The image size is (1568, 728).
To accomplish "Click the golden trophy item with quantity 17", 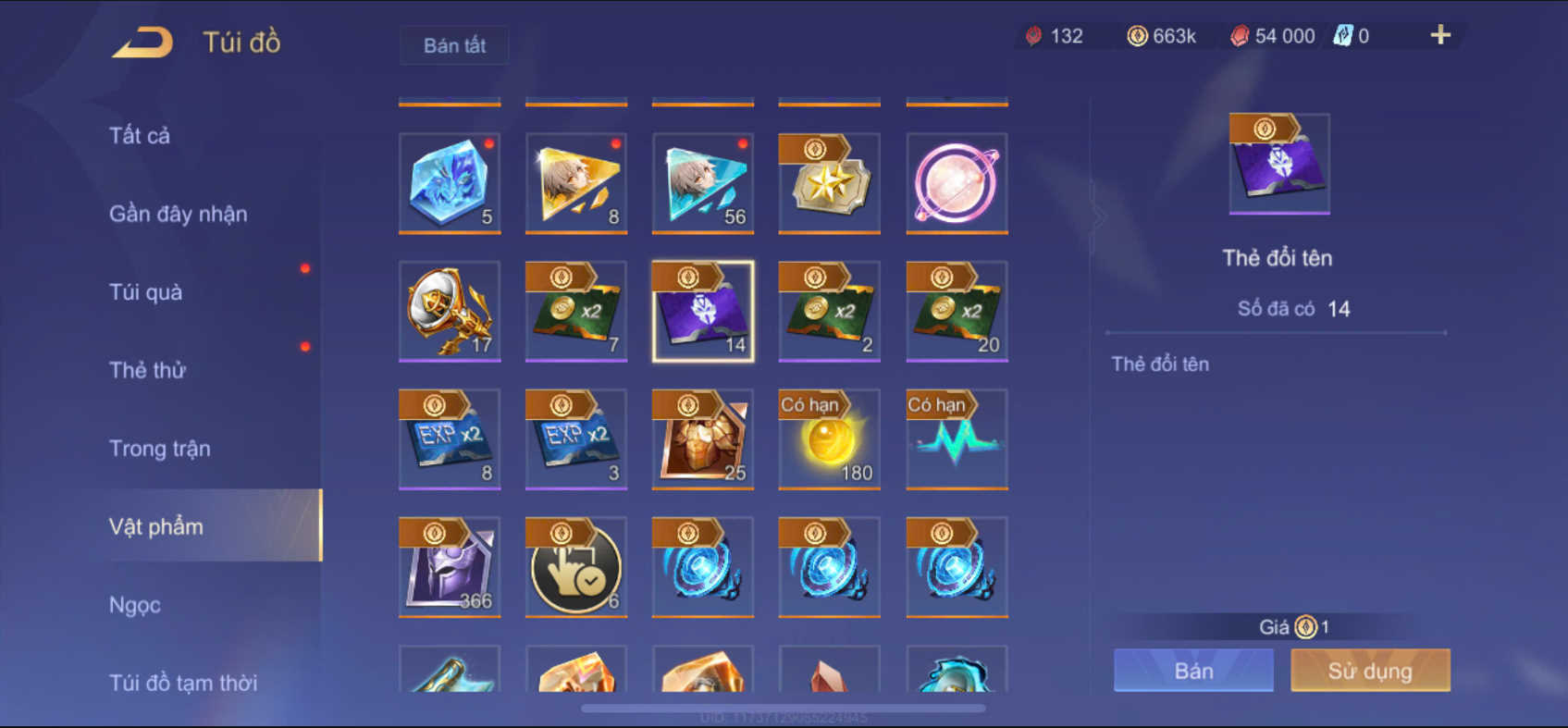I will pyautogui.click(x=450, y=312).
